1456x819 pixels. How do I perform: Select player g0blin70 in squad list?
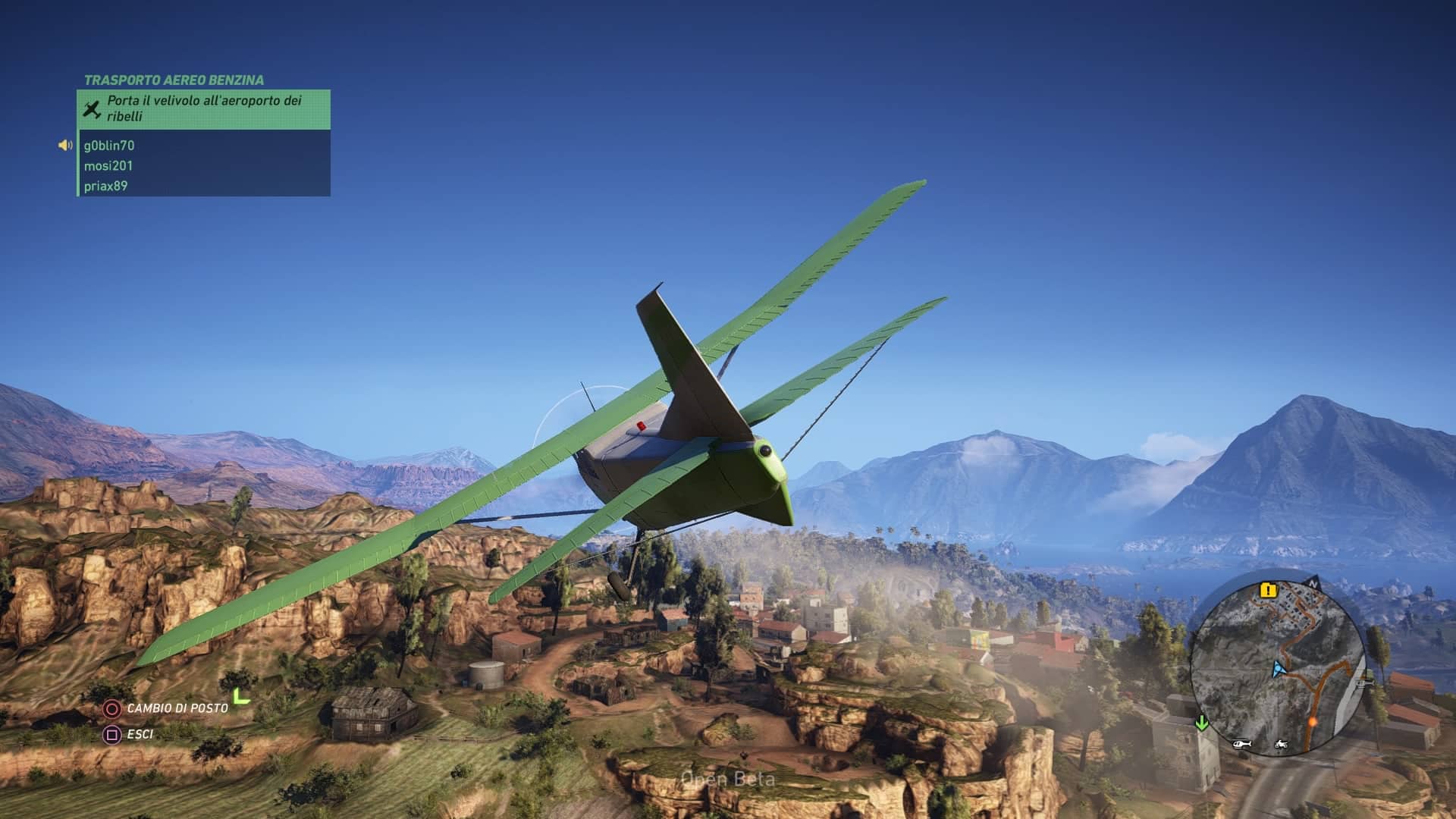109,146
